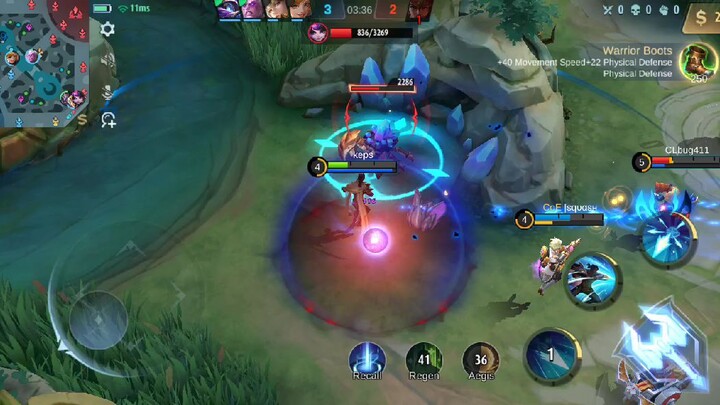This screenshot has height=405, width=720.
Task: Open quick chat below the microphone
Action: 107,120
